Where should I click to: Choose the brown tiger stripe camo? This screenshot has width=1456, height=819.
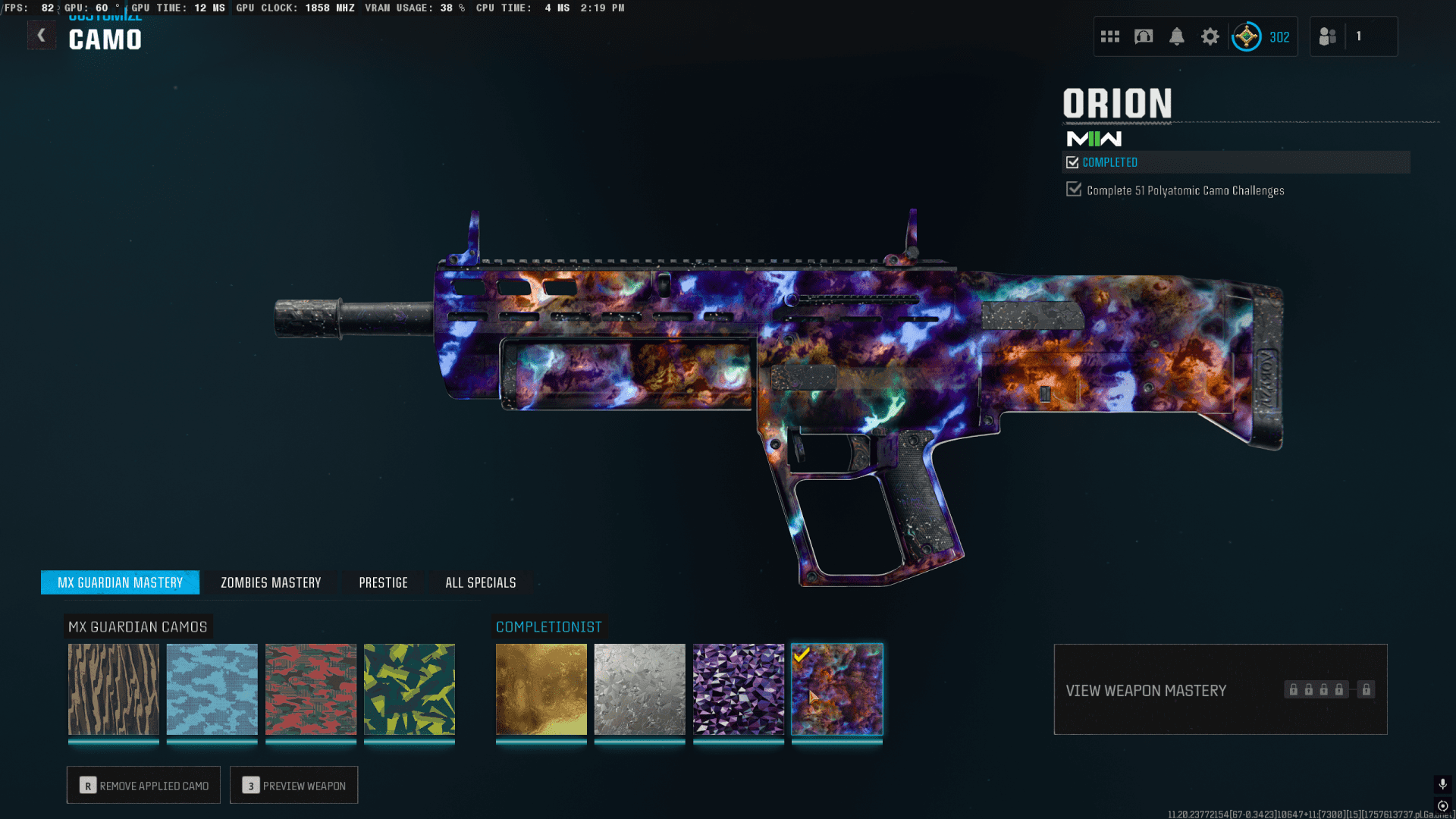(114, 689)
